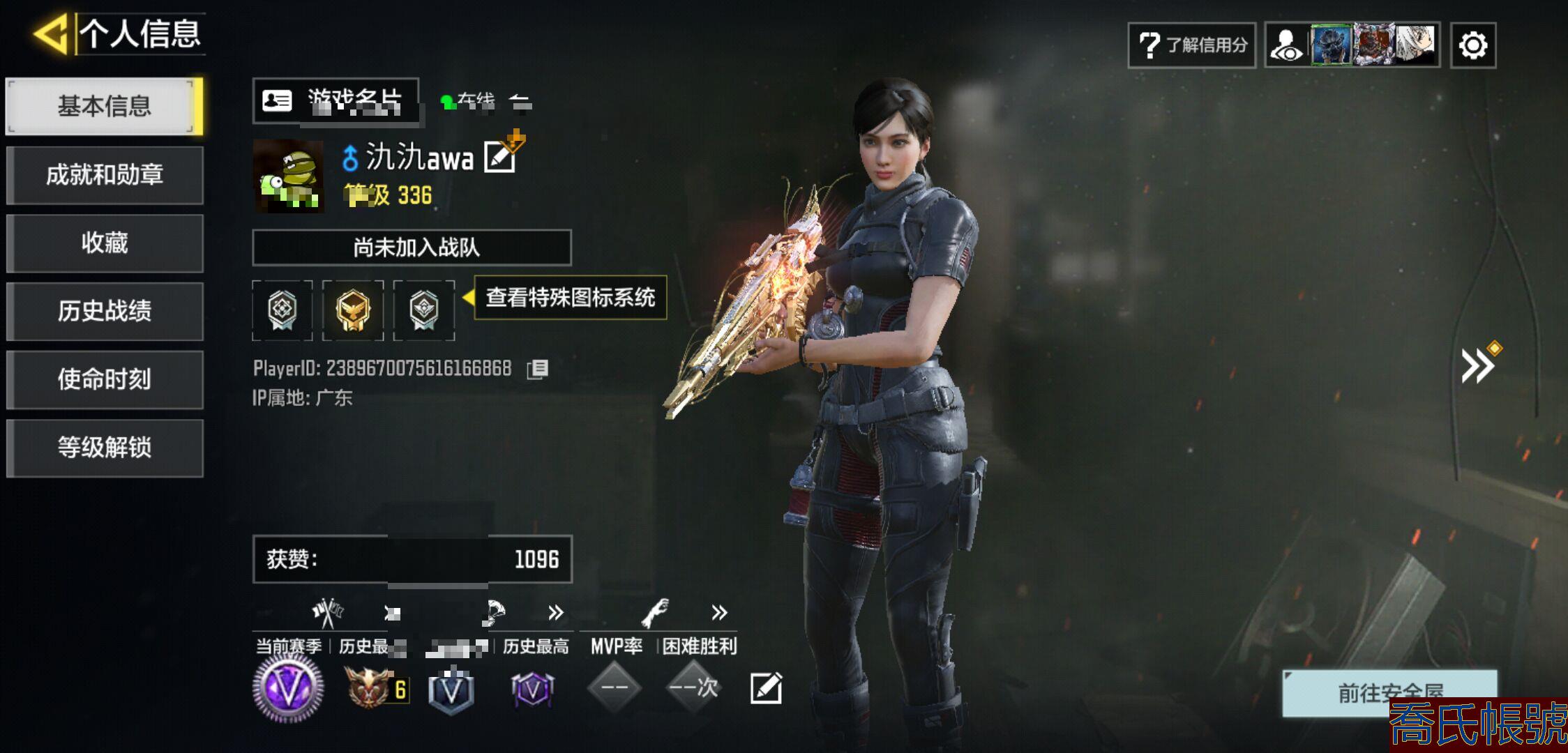Switch to the 基本信息 tab

[104, 106]
